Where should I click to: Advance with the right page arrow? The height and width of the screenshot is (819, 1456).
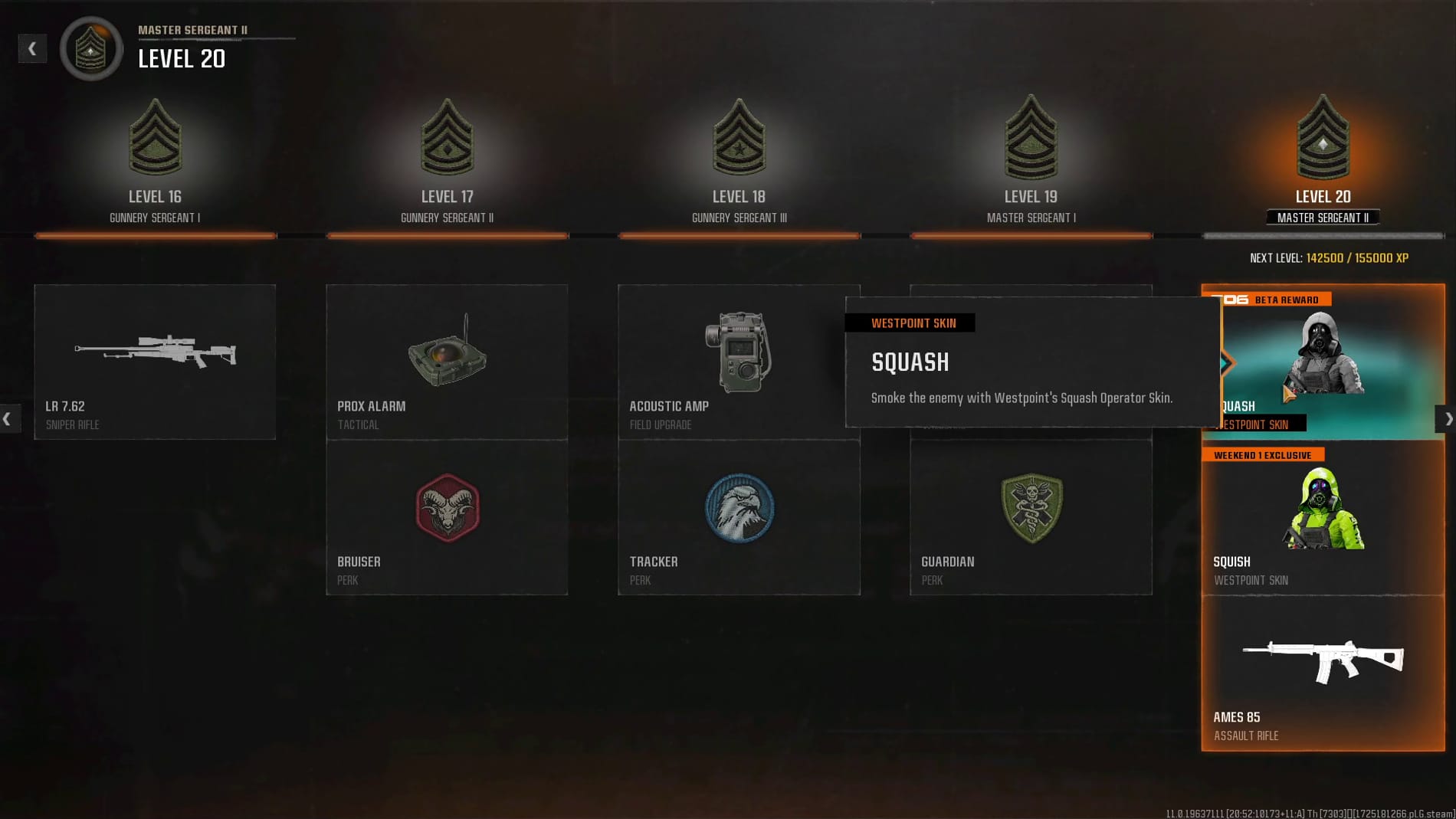pyautogui.click(x=1447, y=419)
